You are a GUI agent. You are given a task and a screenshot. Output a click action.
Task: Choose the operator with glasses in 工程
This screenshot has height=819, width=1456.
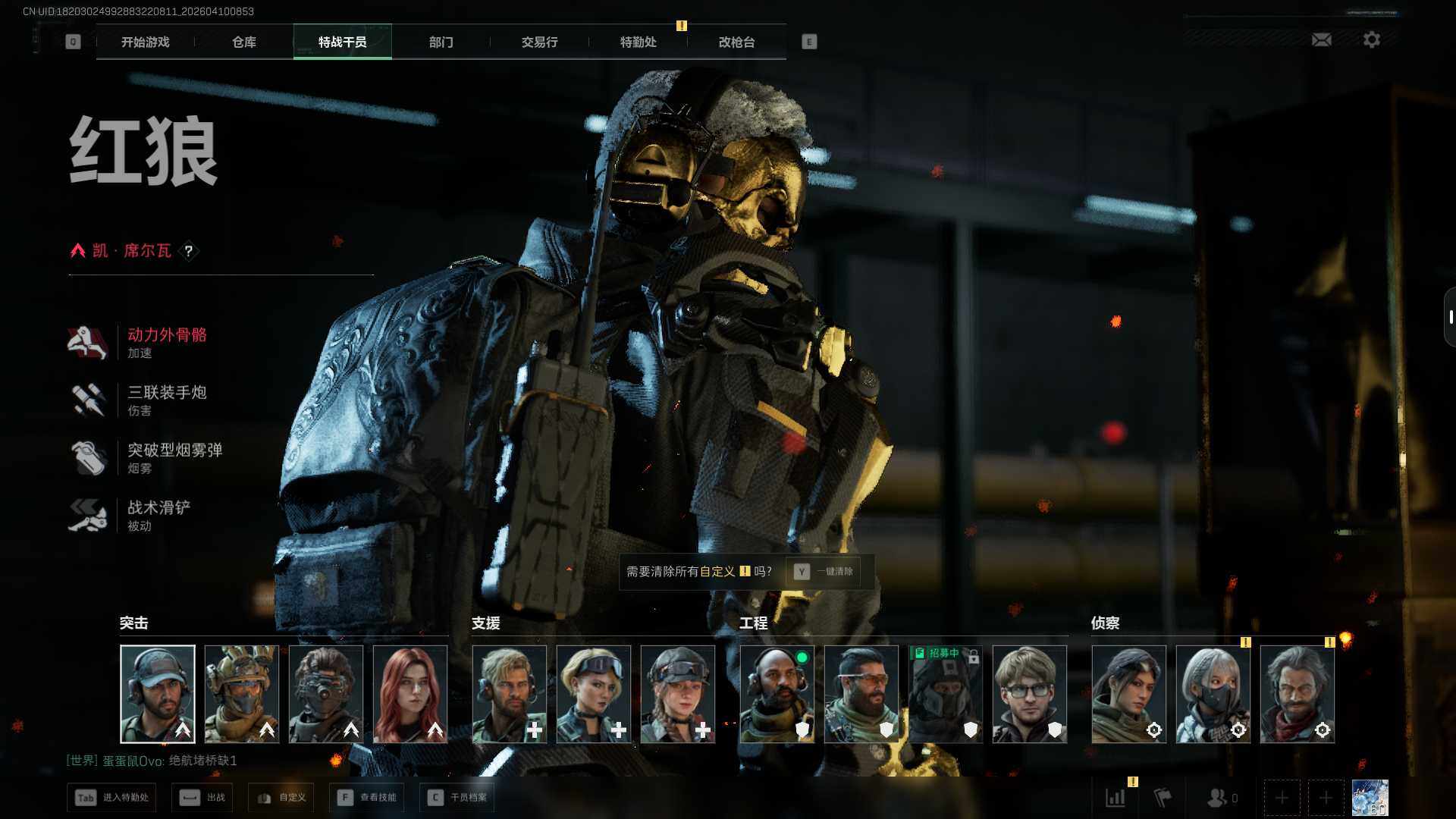tap(1029, 694)
